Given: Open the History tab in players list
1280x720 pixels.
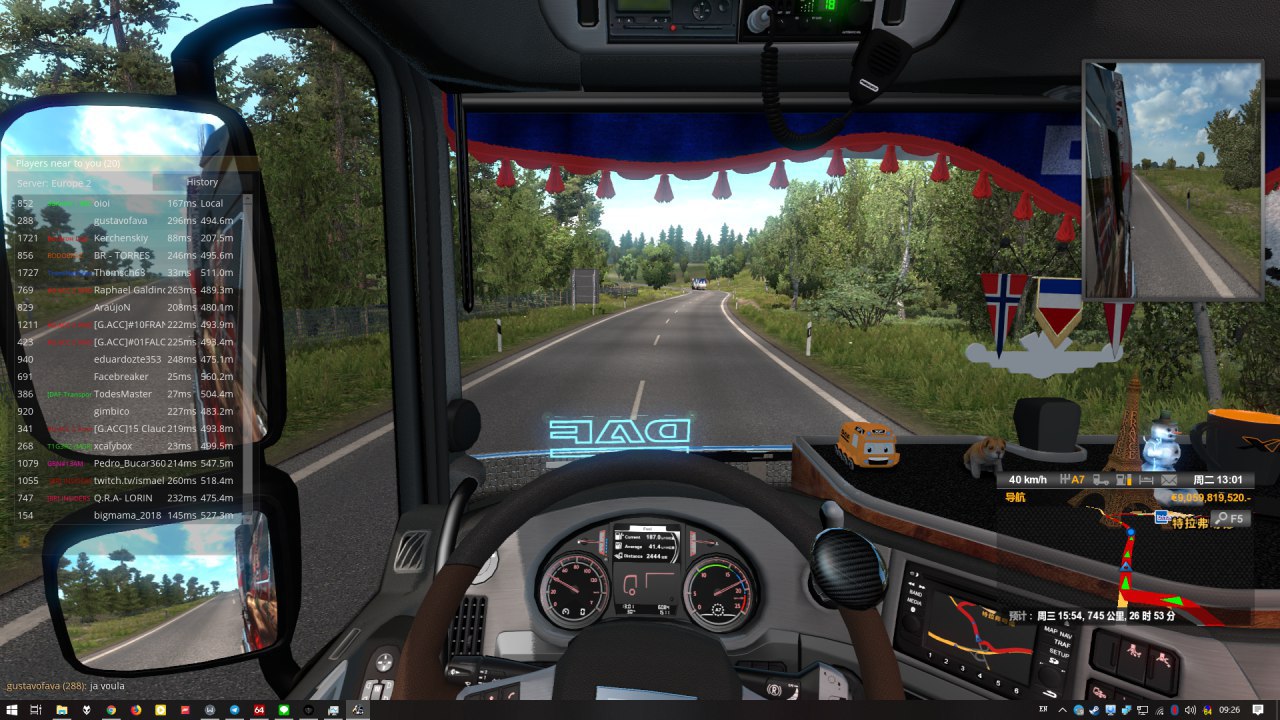Looking at the screenshot, I should point(201,183).
